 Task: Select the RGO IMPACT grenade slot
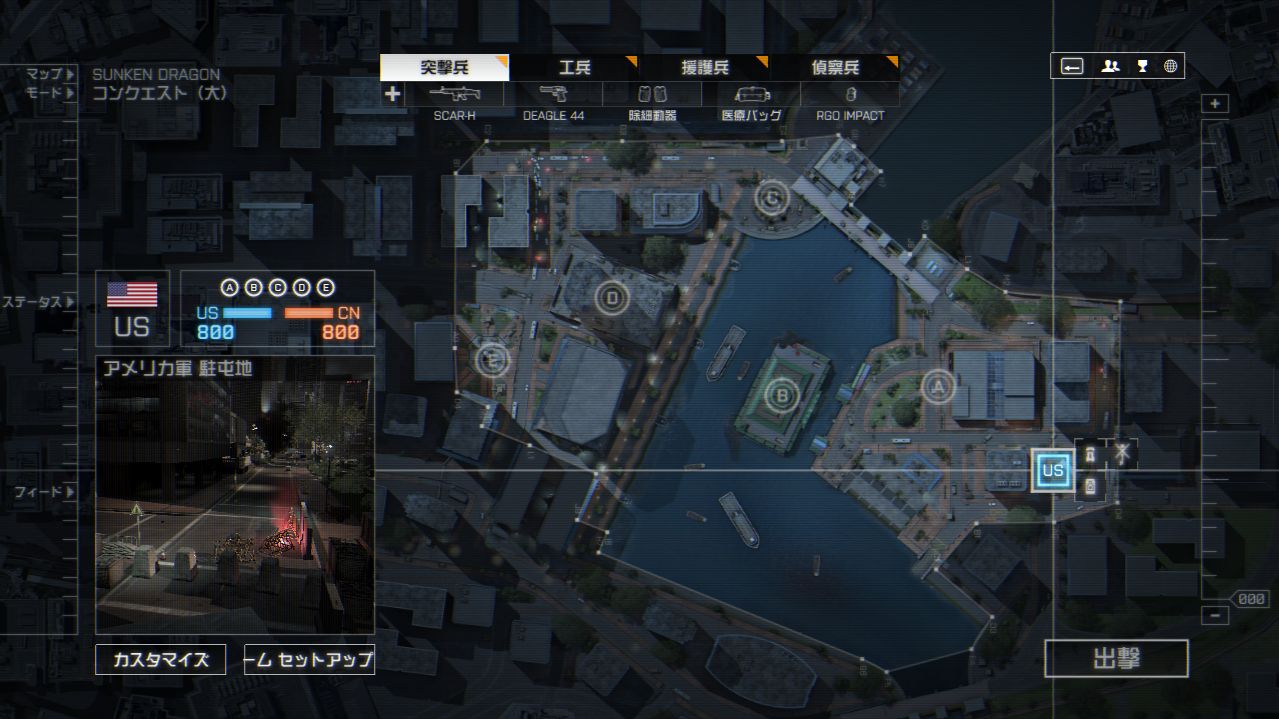pyautogui.click(x=850, y=95)
